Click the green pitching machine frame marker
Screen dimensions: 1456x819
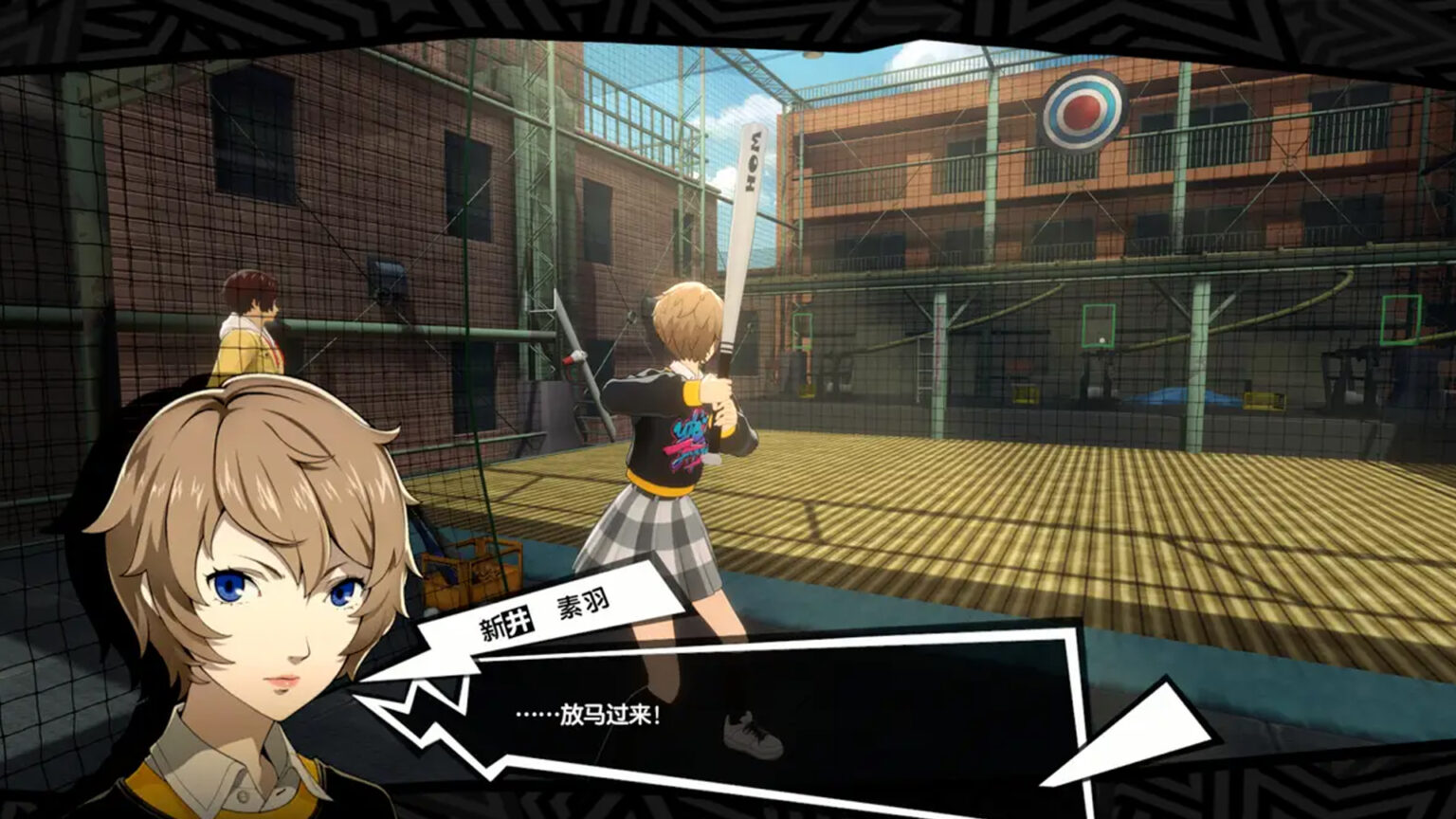coord(1100,324)
